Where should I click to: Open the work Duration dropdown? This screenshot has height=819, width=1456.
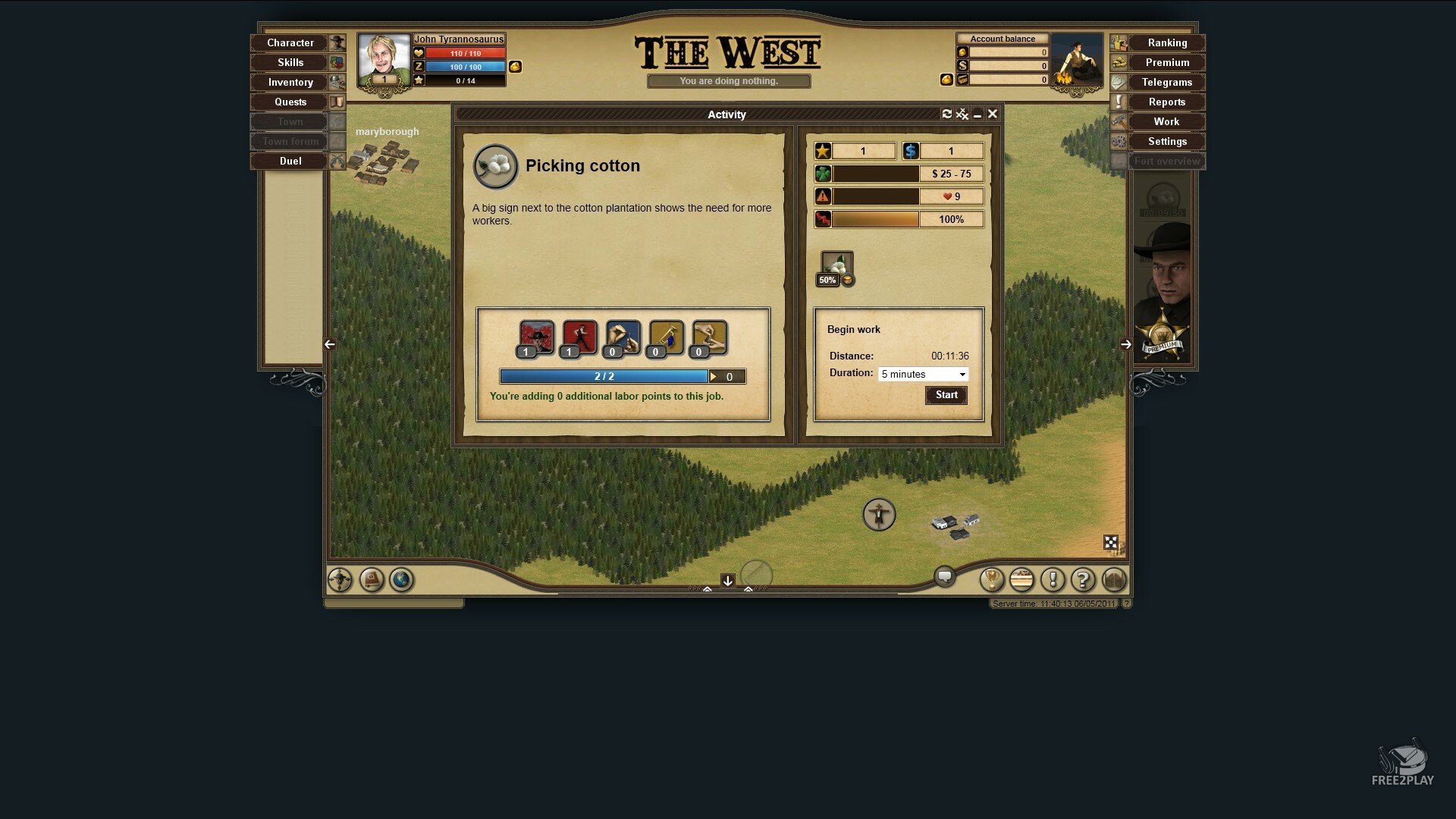click(x=923, y=375)
